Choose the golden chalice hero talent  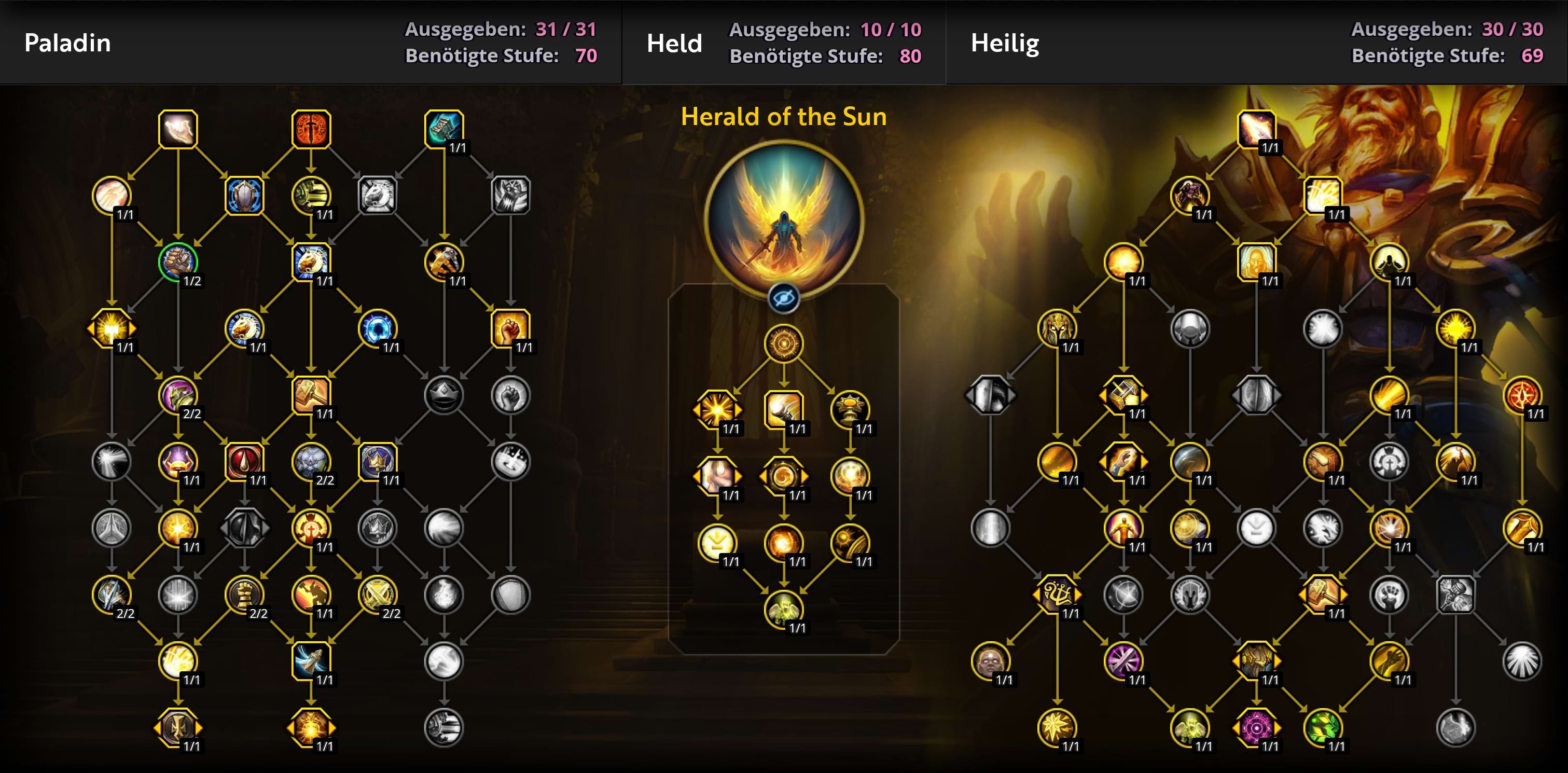coord(850,410)
